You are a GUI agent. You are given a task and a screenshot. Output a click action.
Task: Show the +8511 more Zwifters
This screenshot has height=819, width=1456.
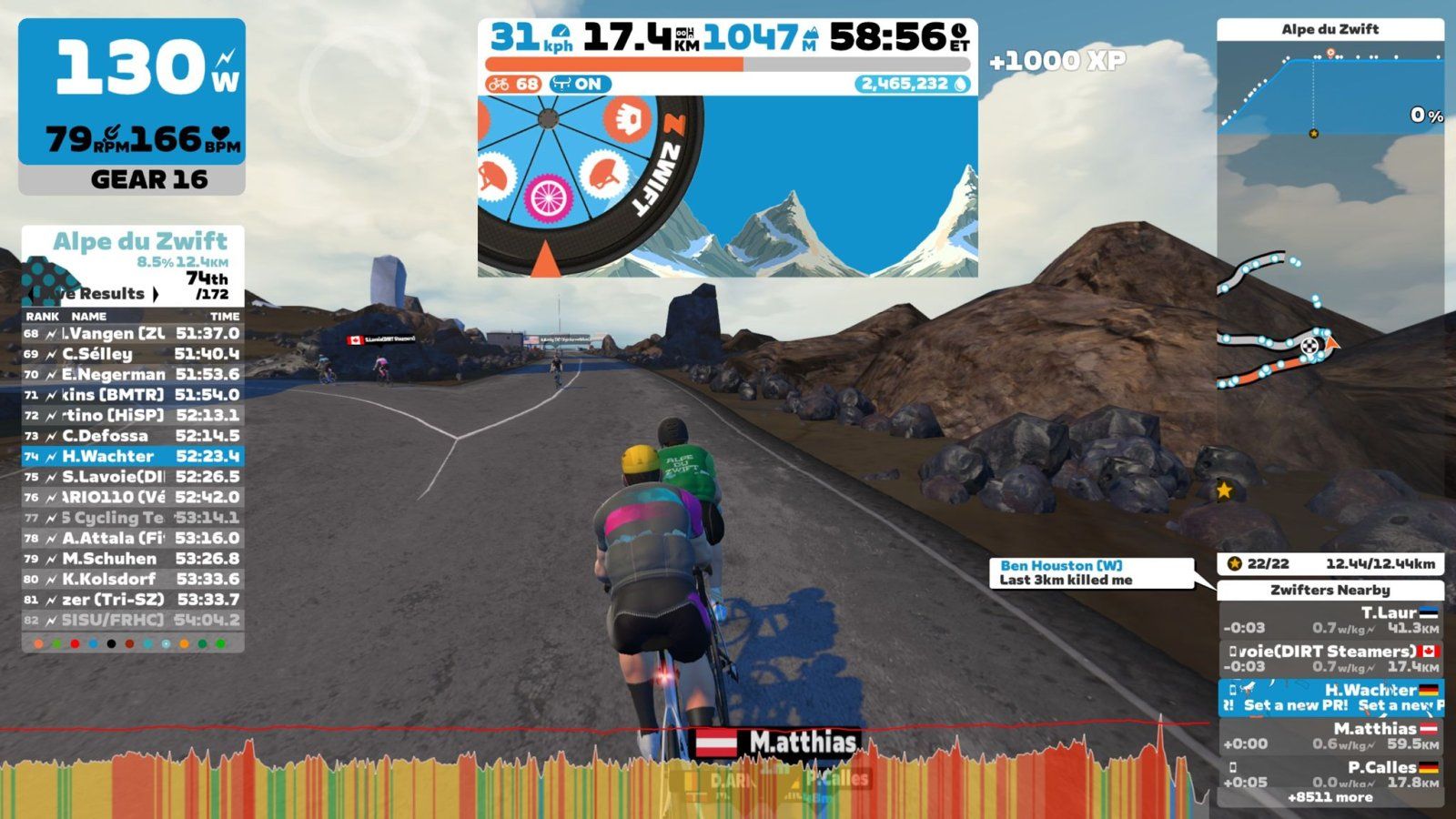pyautogui.click(x=1330, y=797)
